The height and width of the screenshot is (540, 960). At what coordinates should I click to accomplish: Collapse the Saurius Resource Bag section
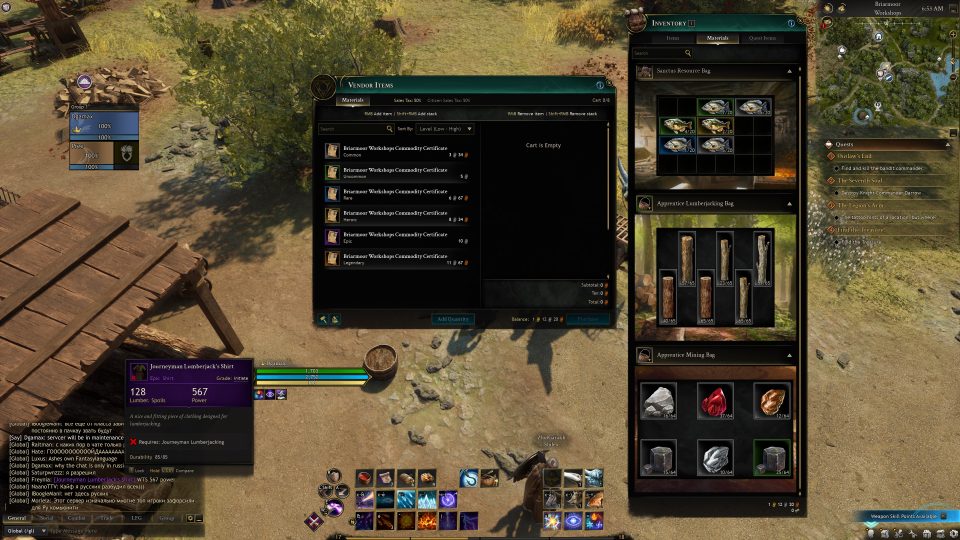(x=790, y=71)
